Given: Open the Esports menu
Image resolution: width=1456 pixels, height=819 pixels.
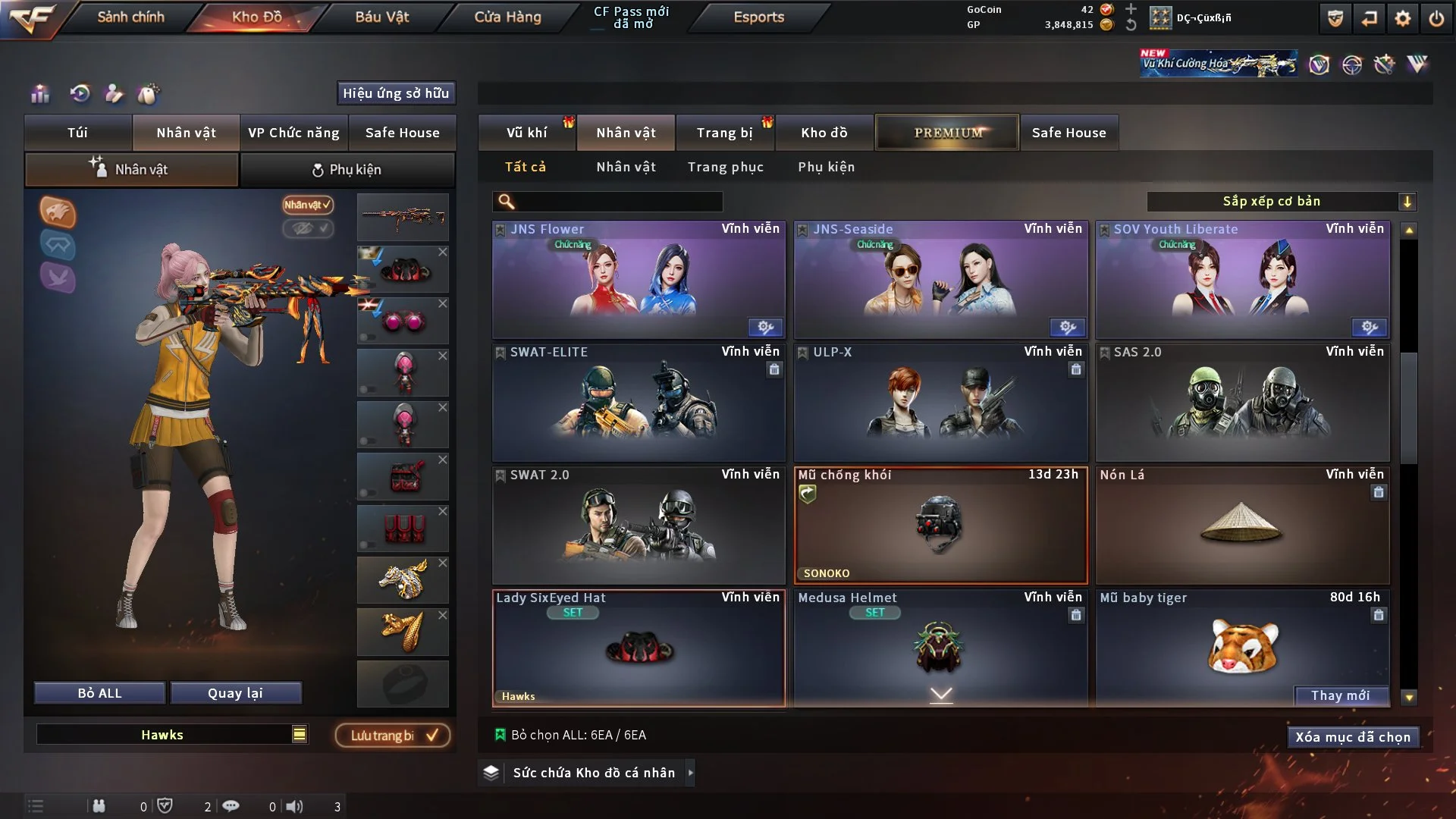Looking at the screenshot, I should pos(758,17).
